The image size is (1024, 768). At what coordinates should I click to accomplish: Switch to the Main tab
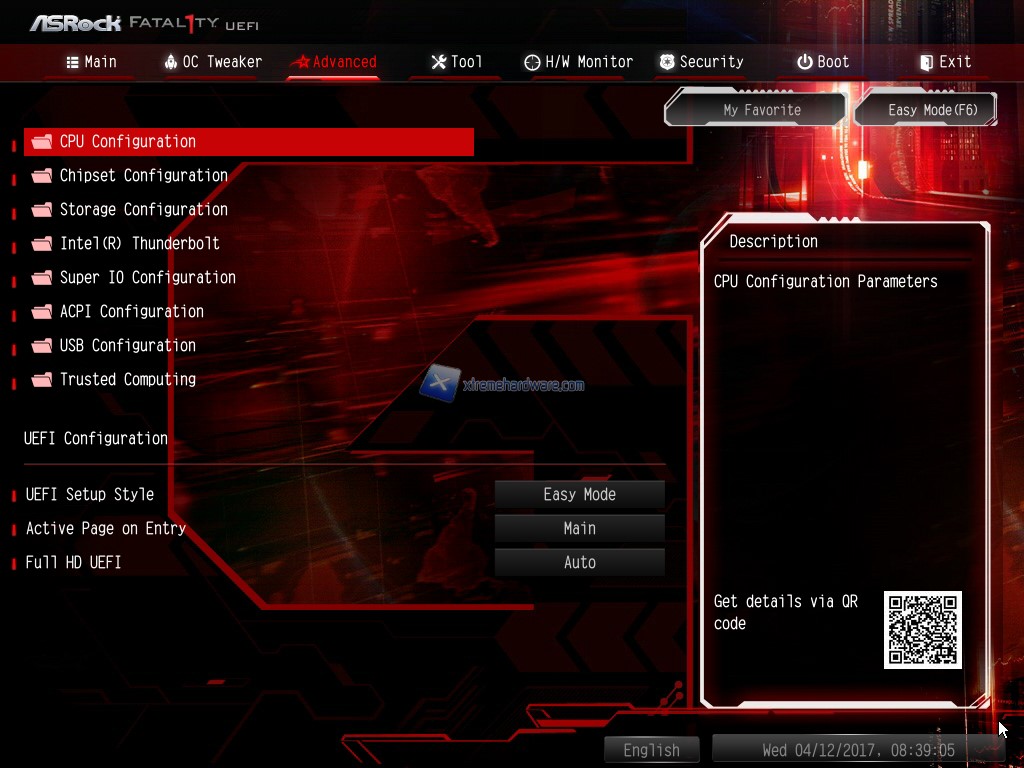[91, 62]
